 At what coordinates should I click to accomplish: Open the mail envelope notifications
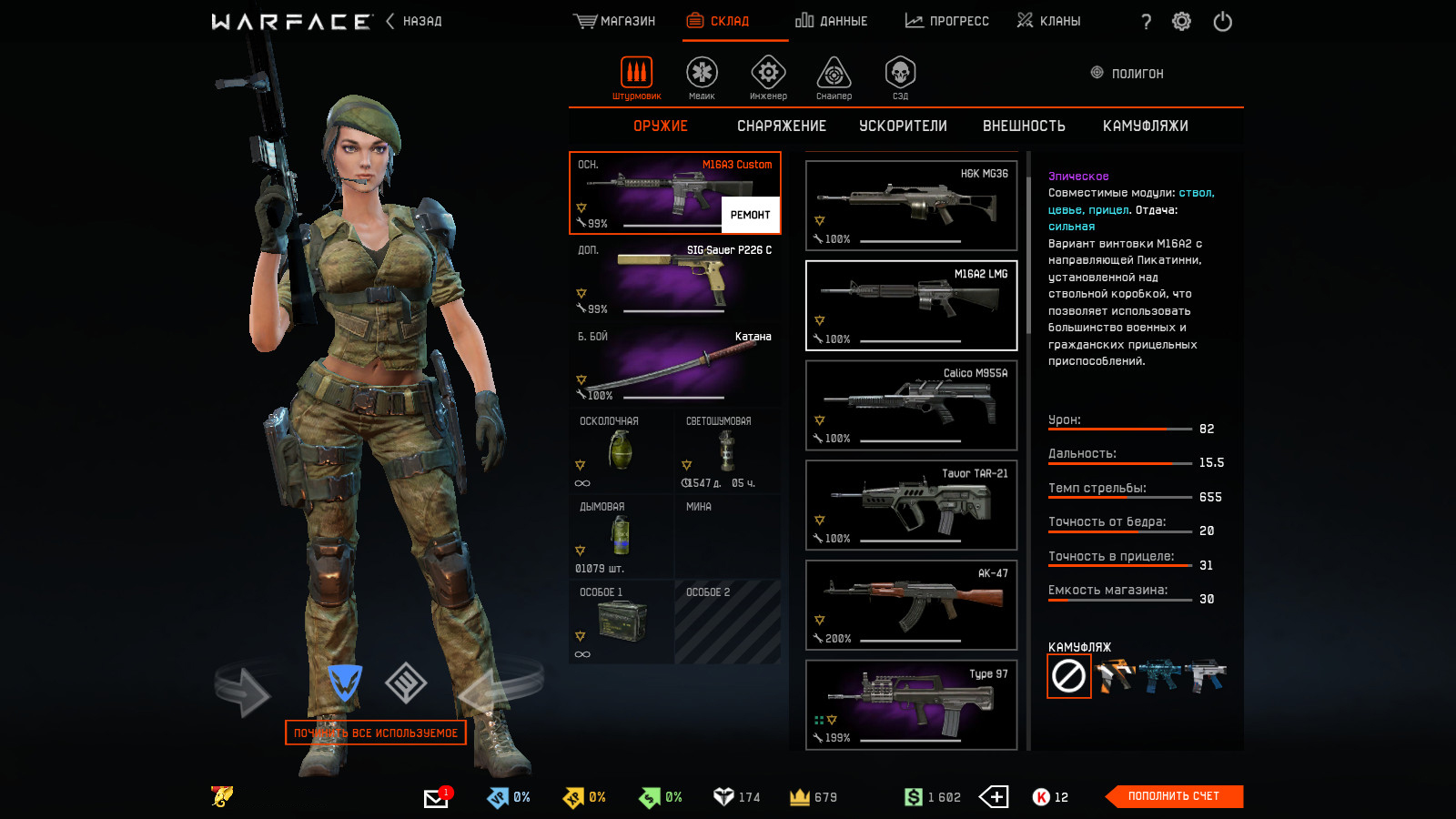[x=436, y=798]
